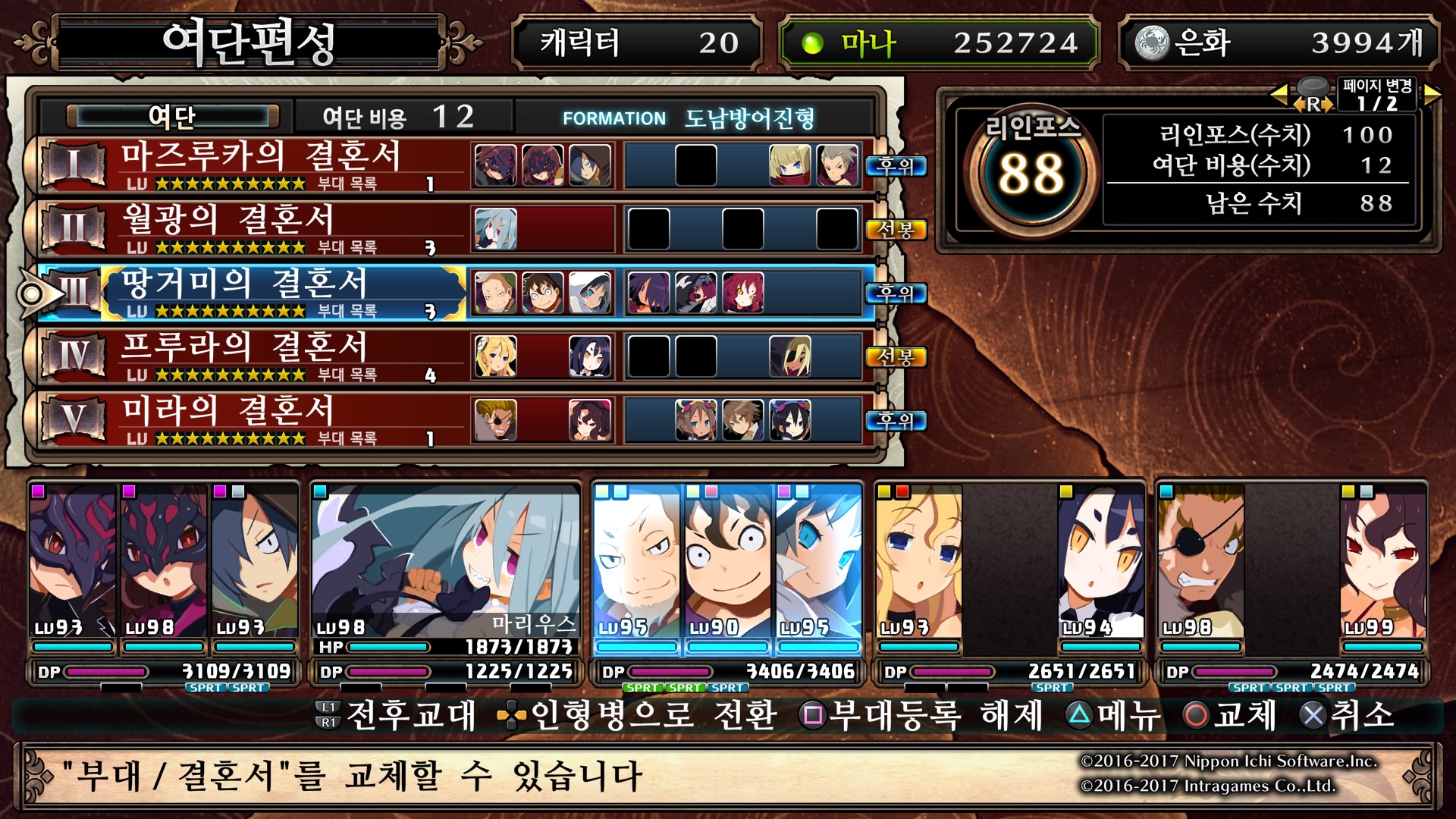
Task: Toggle the 선봉 tag on brigade II
Action: [x=896, y=229]
